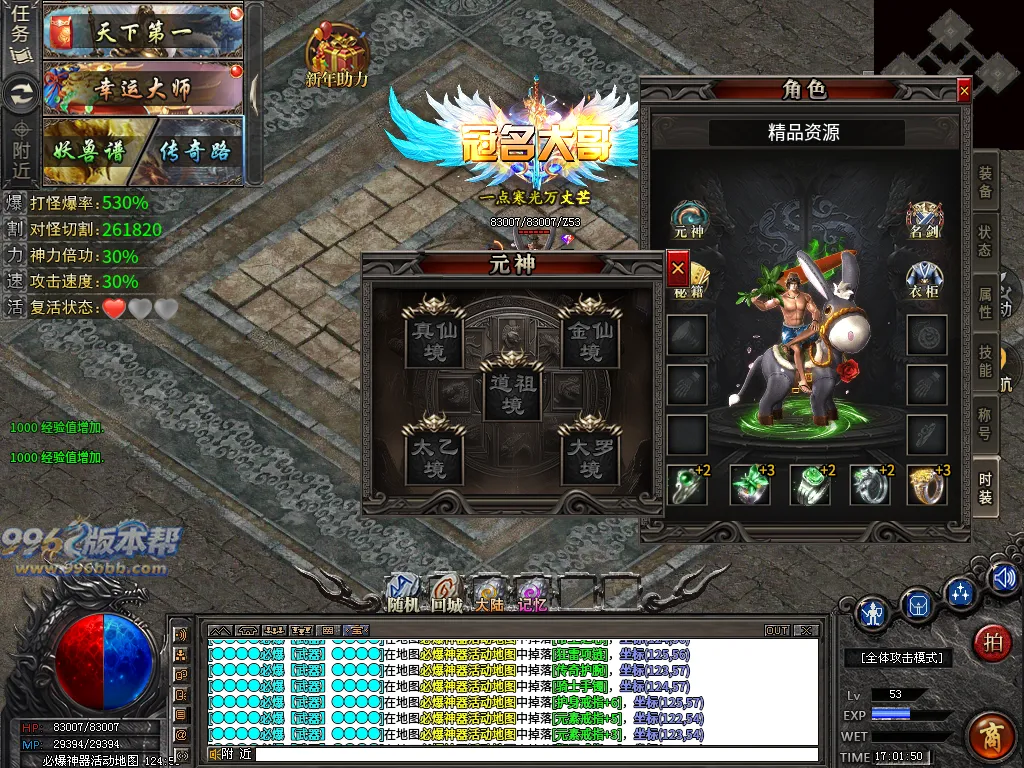Image resolution: width=1024 pixels, height=768 pixels.
Task: Open the 幸运大师 event banner
Action: pyautogui.click(x=143, y=89)
